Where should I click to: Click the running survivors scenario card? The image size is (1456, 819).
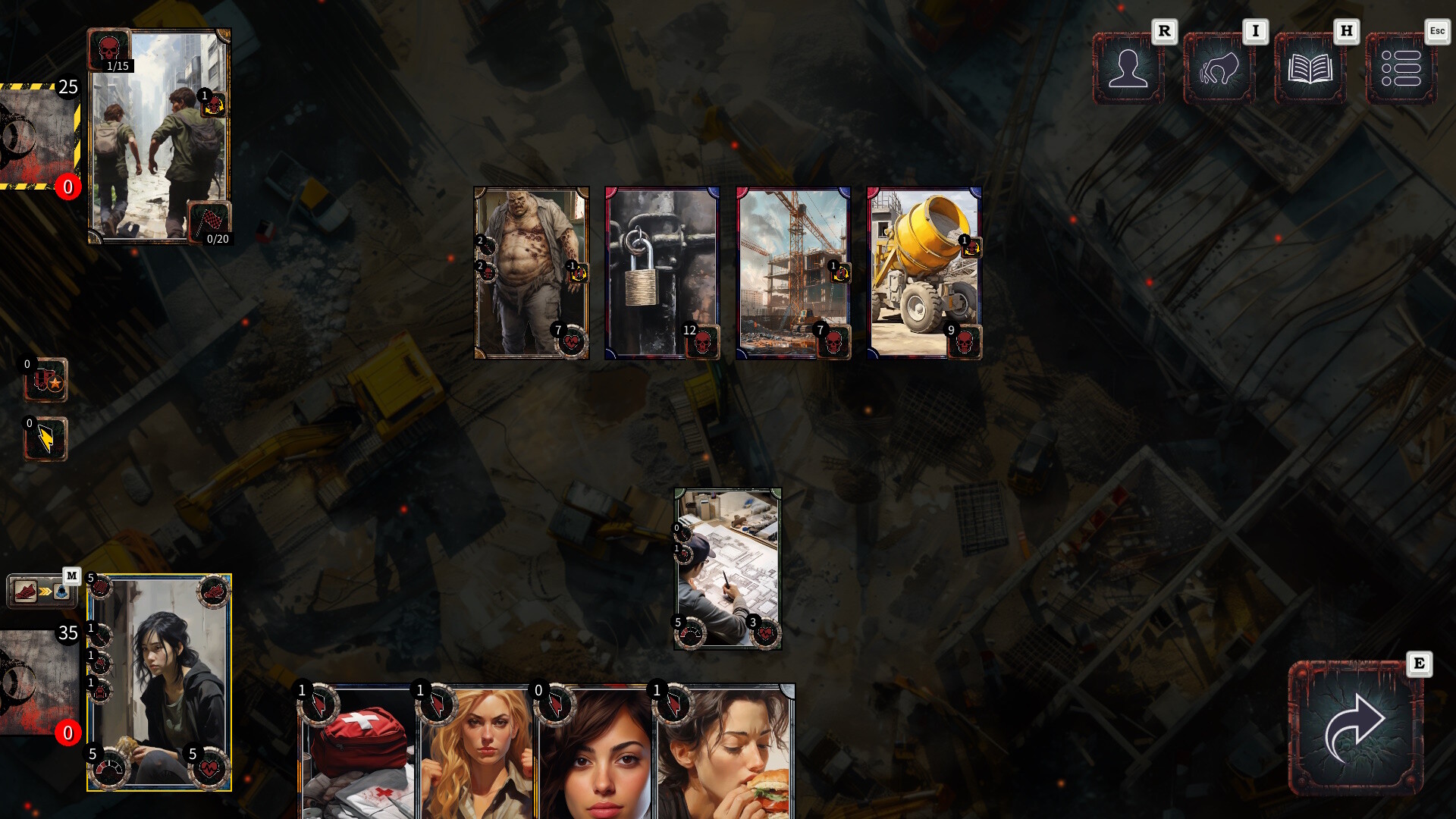(x=159, y=136)
